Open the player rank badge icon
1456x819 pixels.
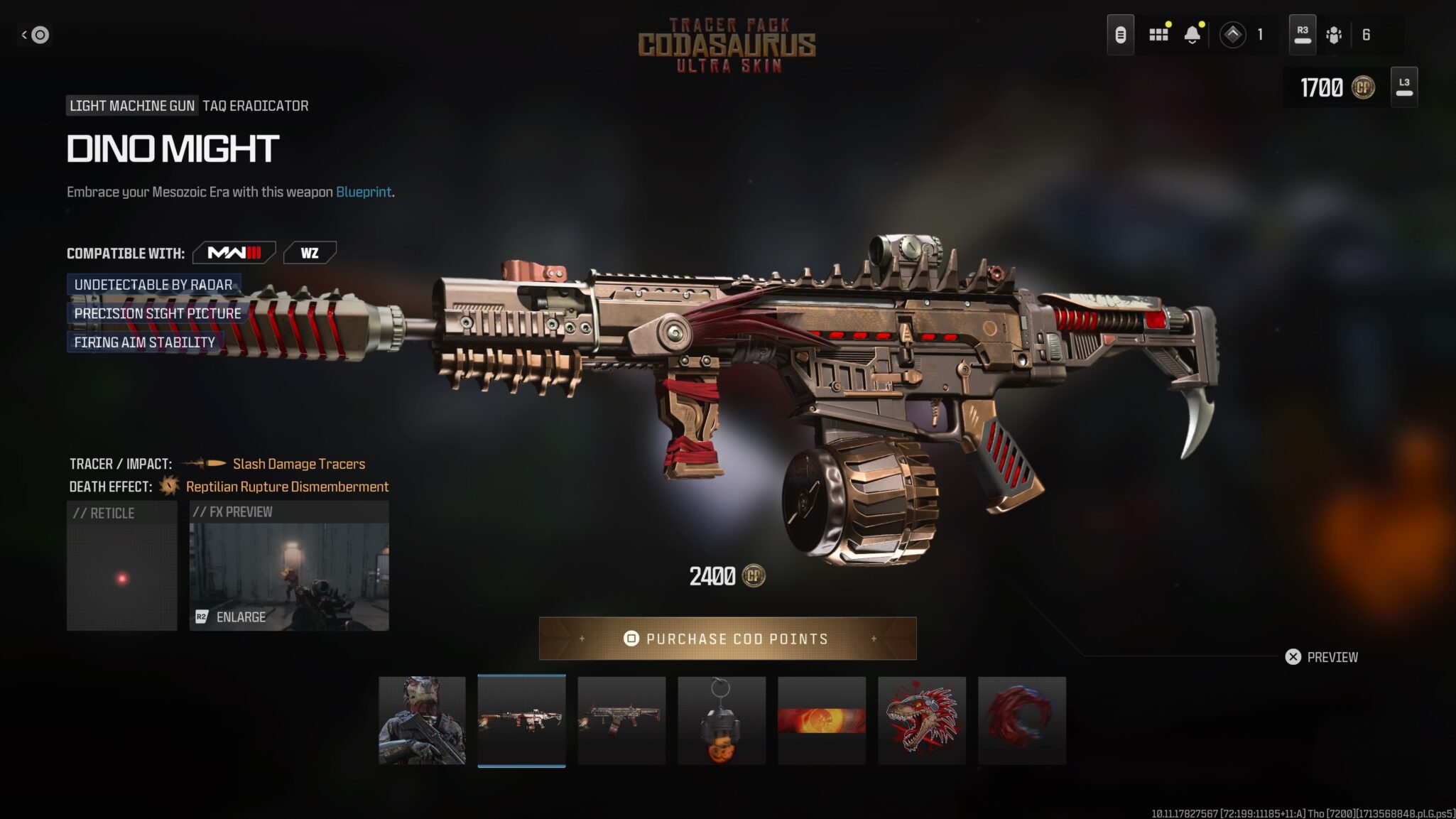point(1233,35)
